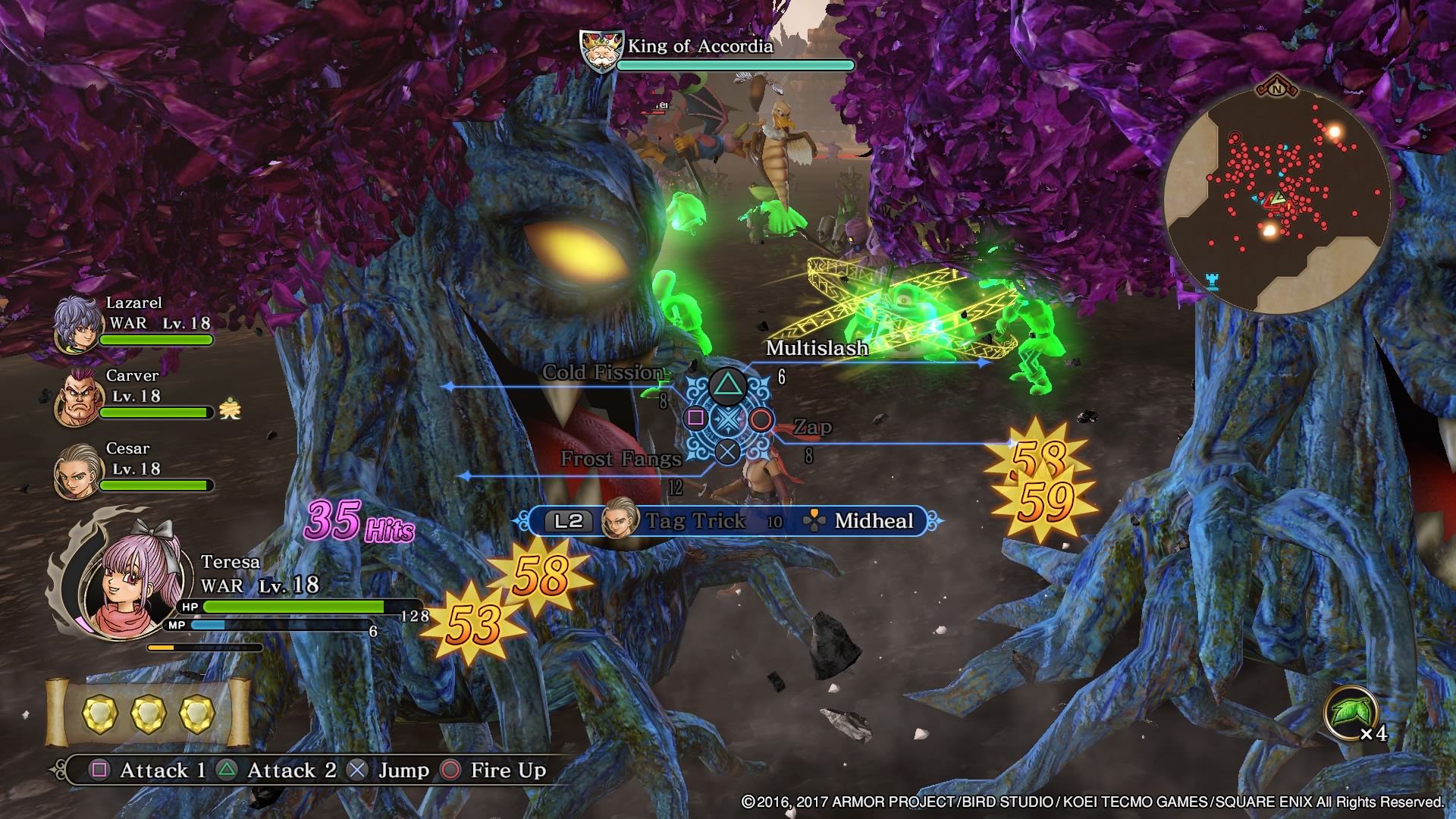Select Lazarel's party portrait
Image resolution: width=1456 pixels, height=819 pixels.
coord(77,325)
